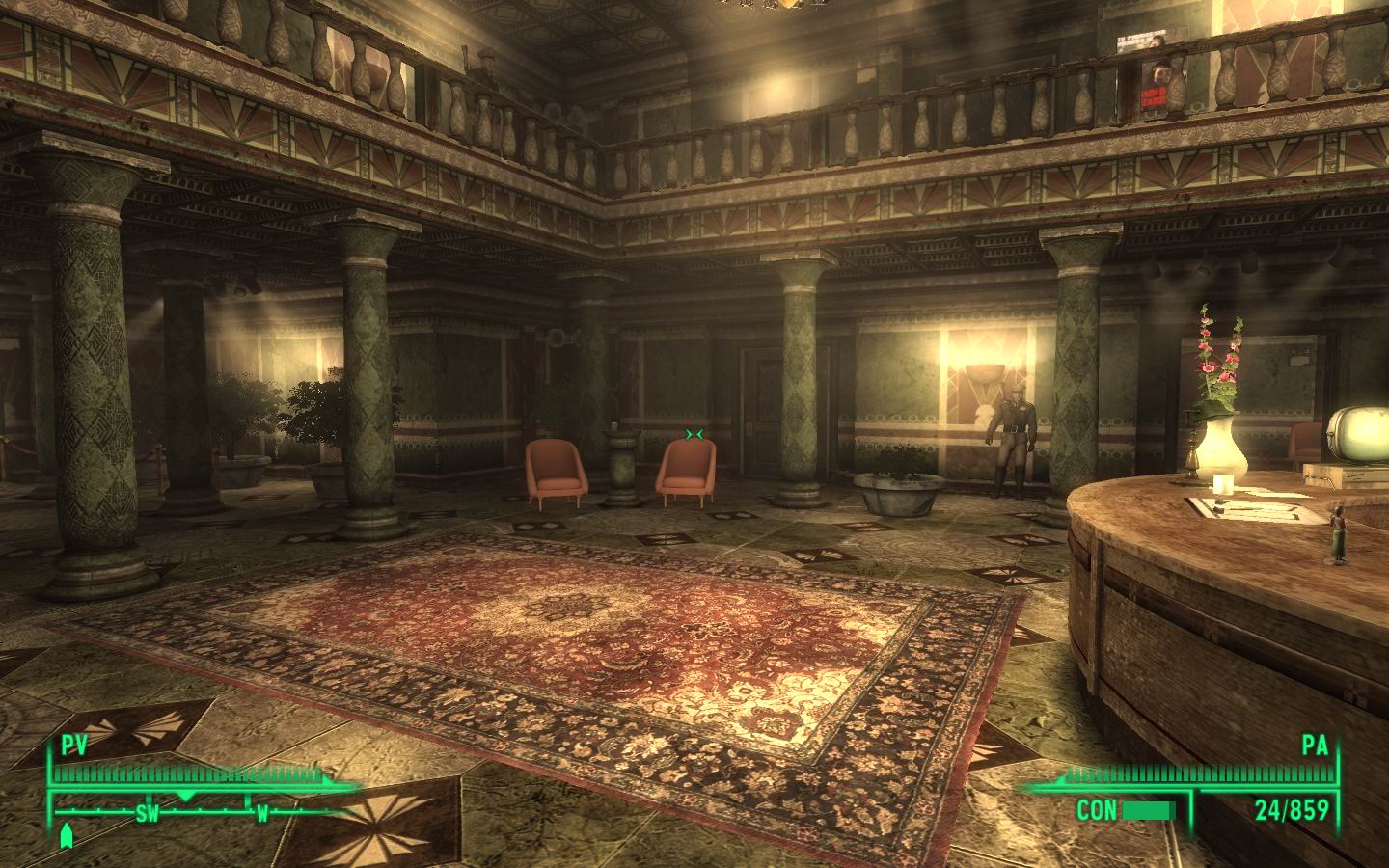Click the compass direction strip

(x=193, y=811)
